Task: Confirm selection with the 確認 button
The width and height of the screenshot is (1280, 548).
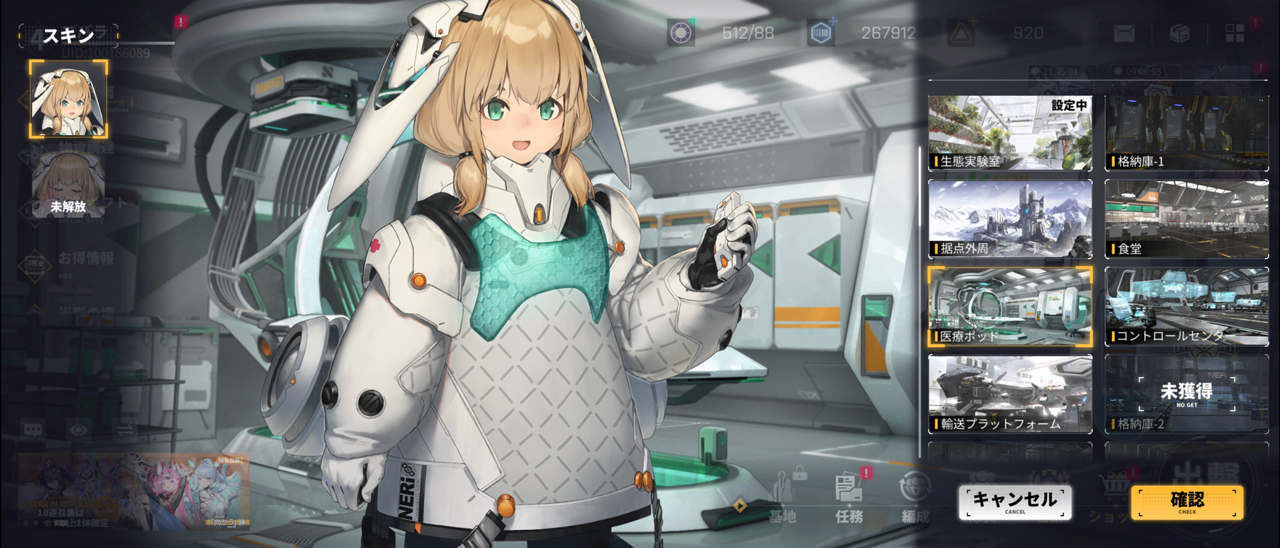Action: click(1187, 502)
